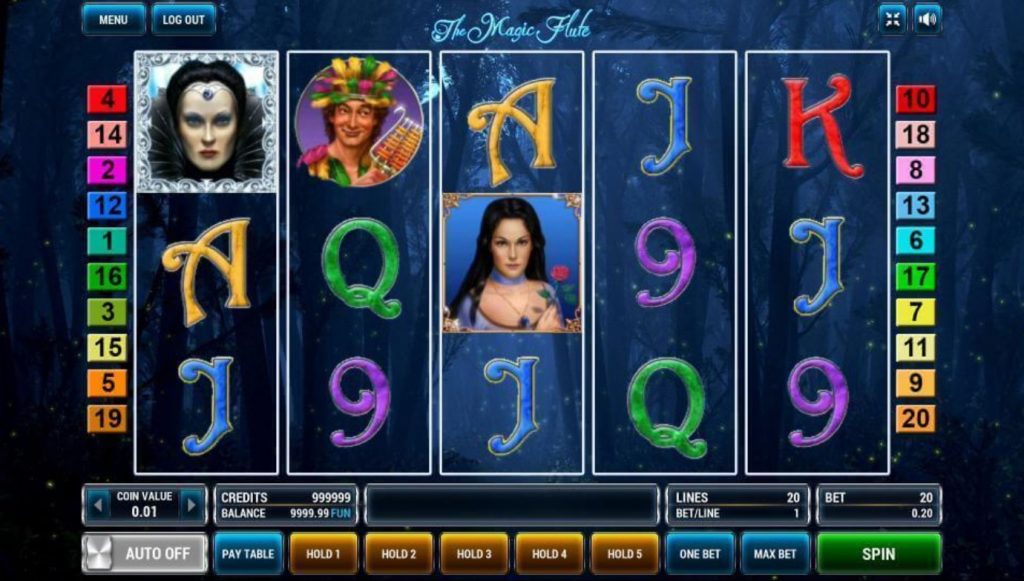The image size is (1024, 581).
Task: Select payline number 10 marker
Action: [x=915, y=99]
